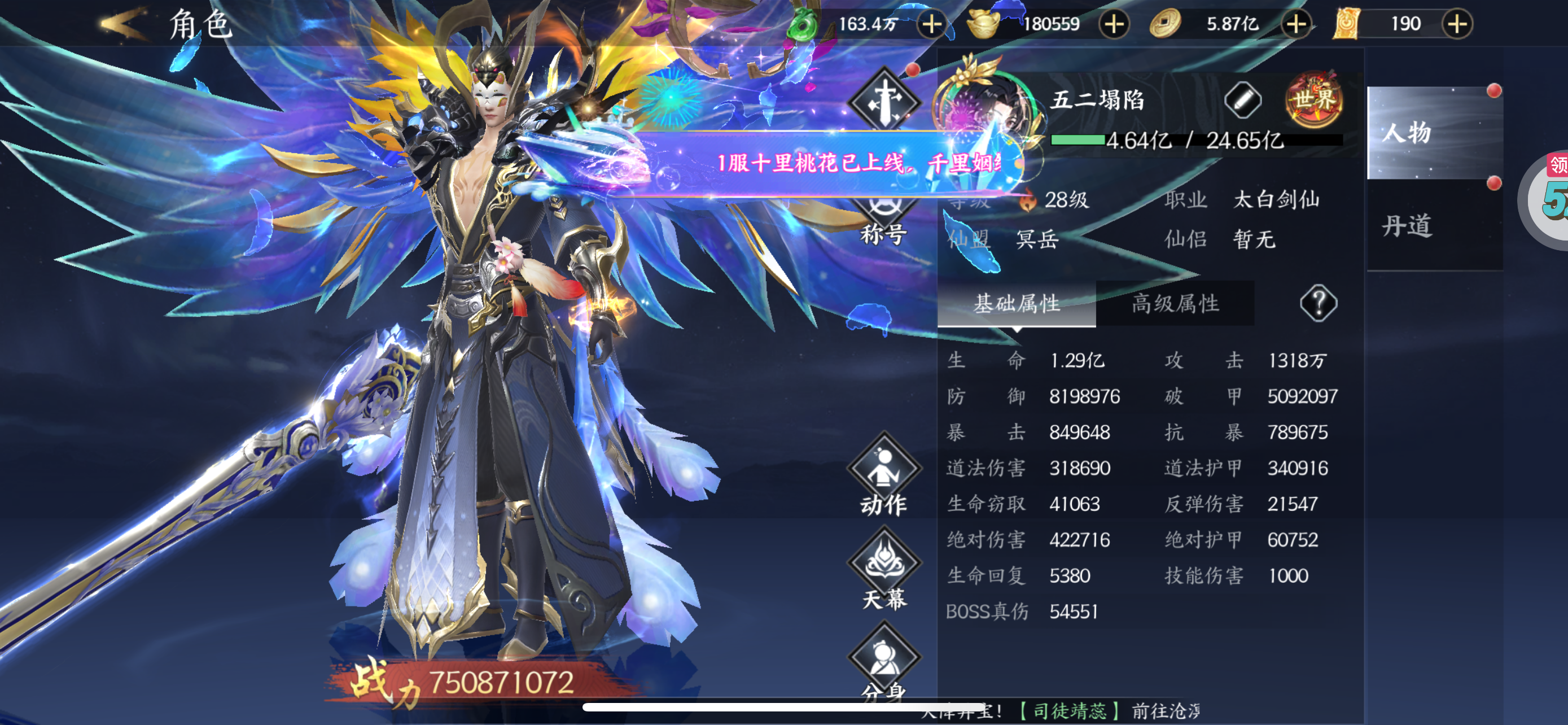The height and width of the screenshot is (725, 1568).
Task: Open the red 世界 world badge
Action: pos(1314,100)
